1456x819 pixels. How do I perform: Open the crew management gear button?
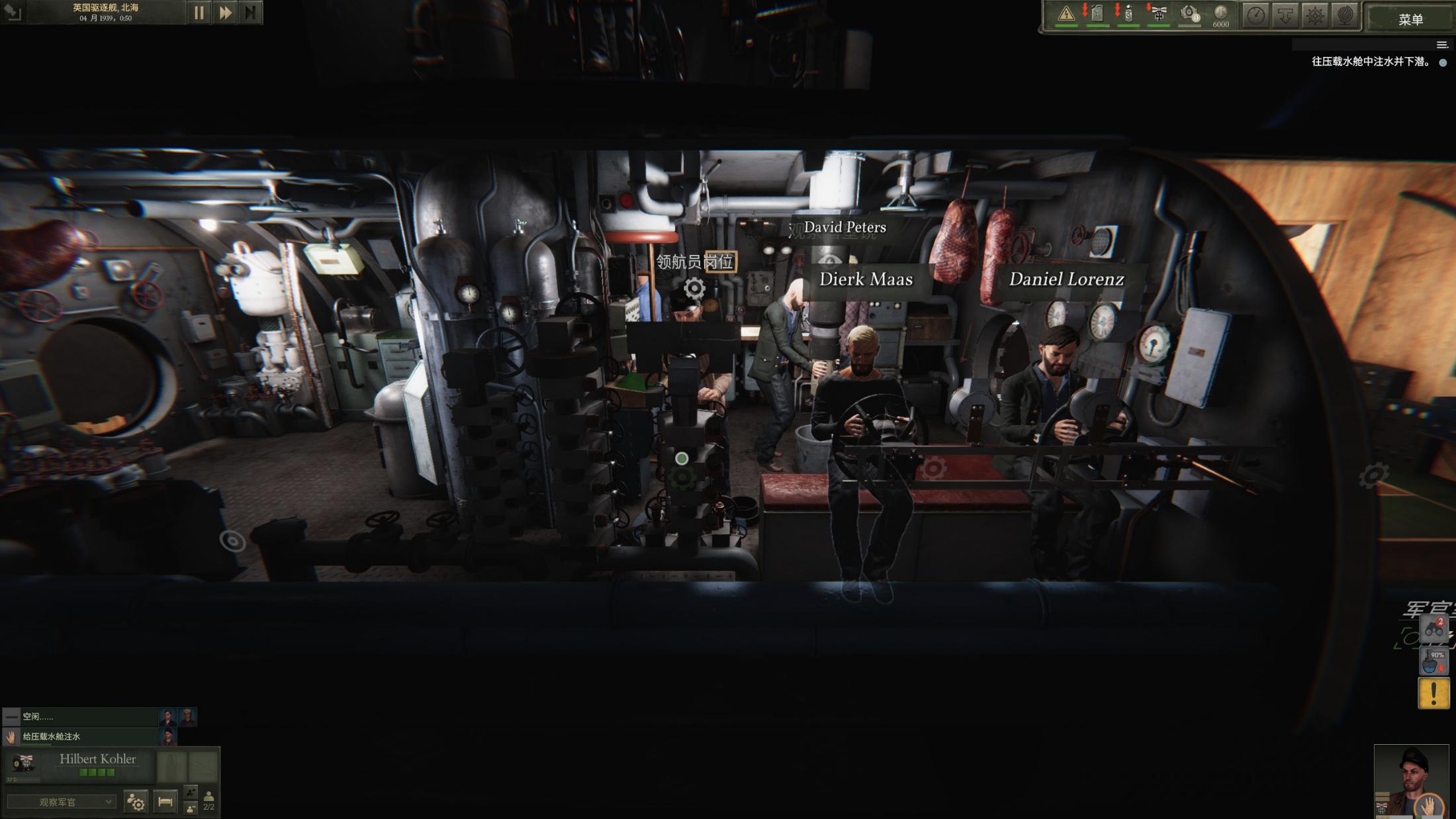point(136,802)
